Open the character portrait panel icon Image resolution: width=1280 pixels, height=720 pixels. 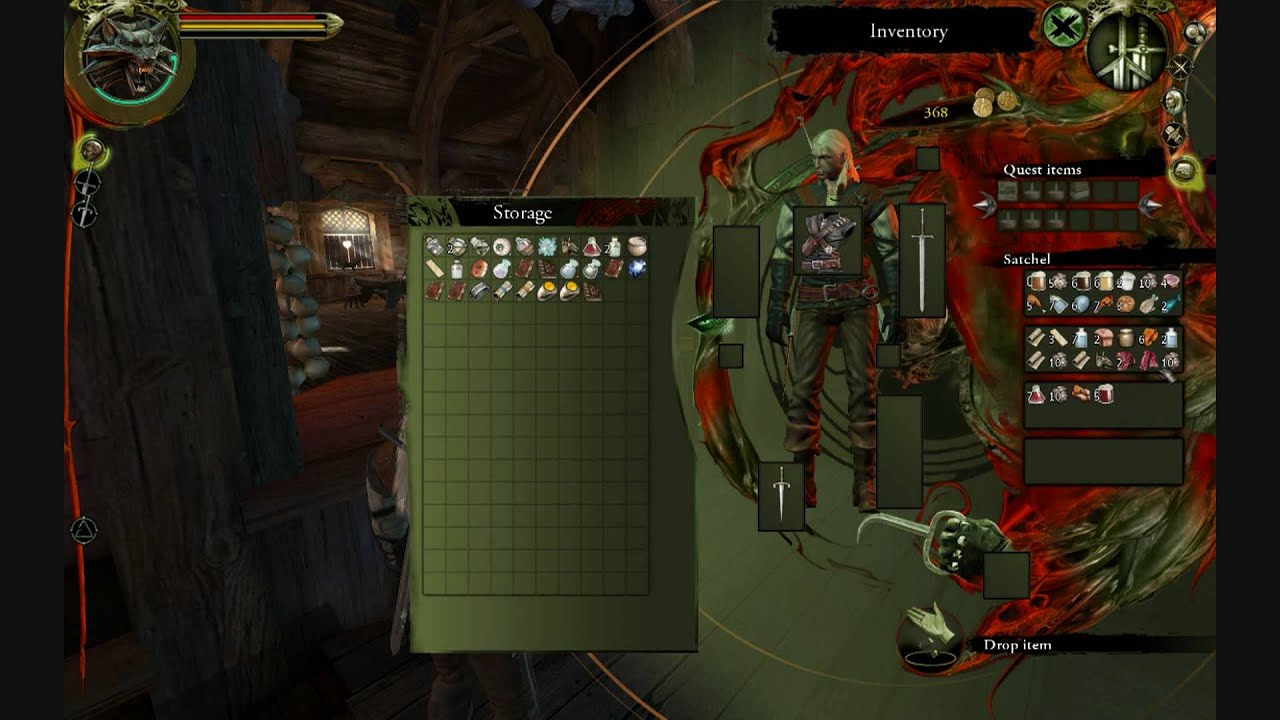tap(1174, 101)
